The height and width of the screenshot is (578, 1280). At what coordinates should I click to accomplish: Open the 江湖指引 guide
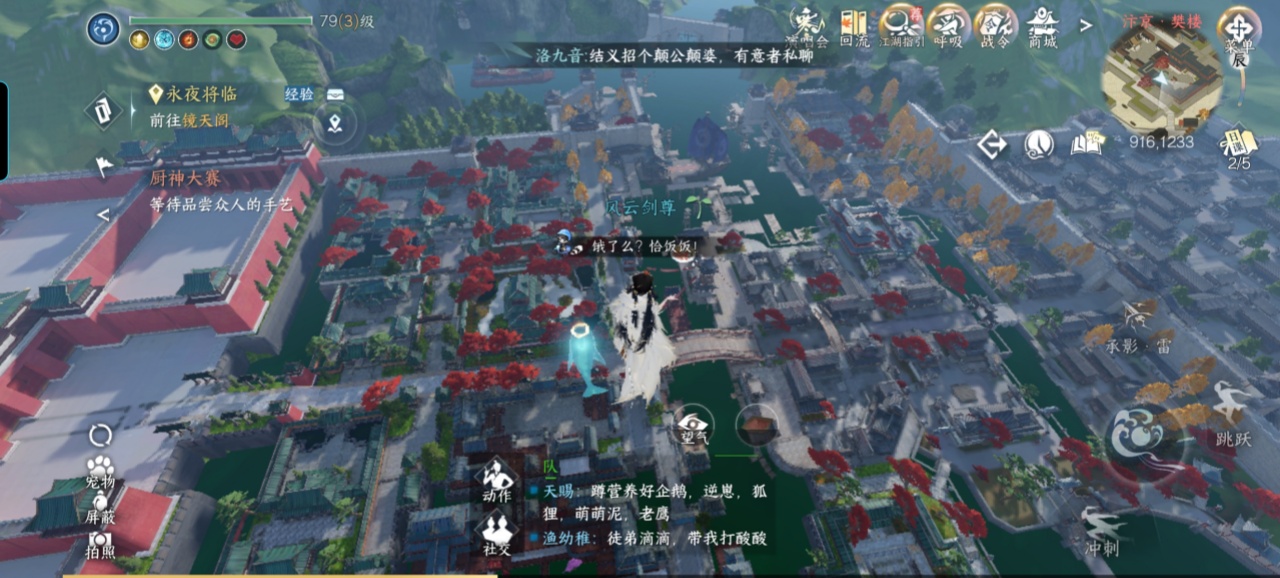point(899,24)
